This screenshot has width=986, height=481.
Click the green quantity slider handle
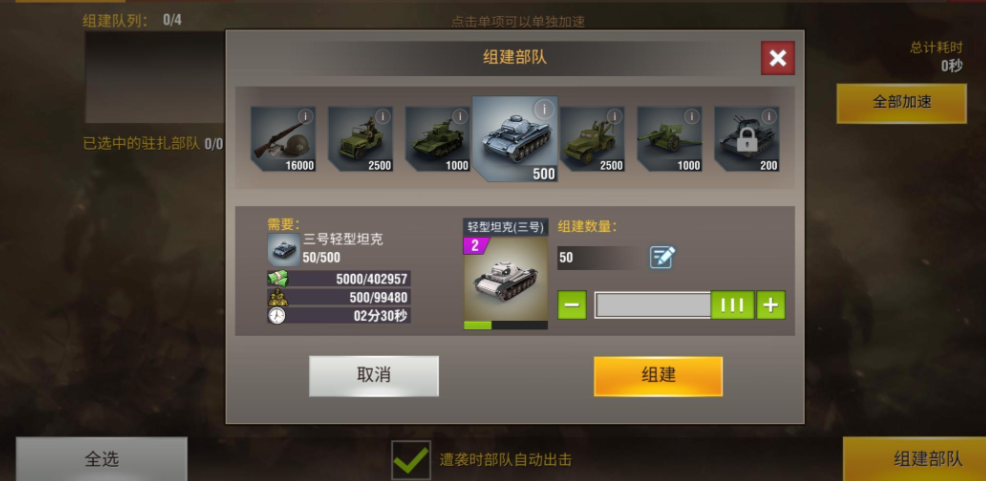tap(732, 305)
